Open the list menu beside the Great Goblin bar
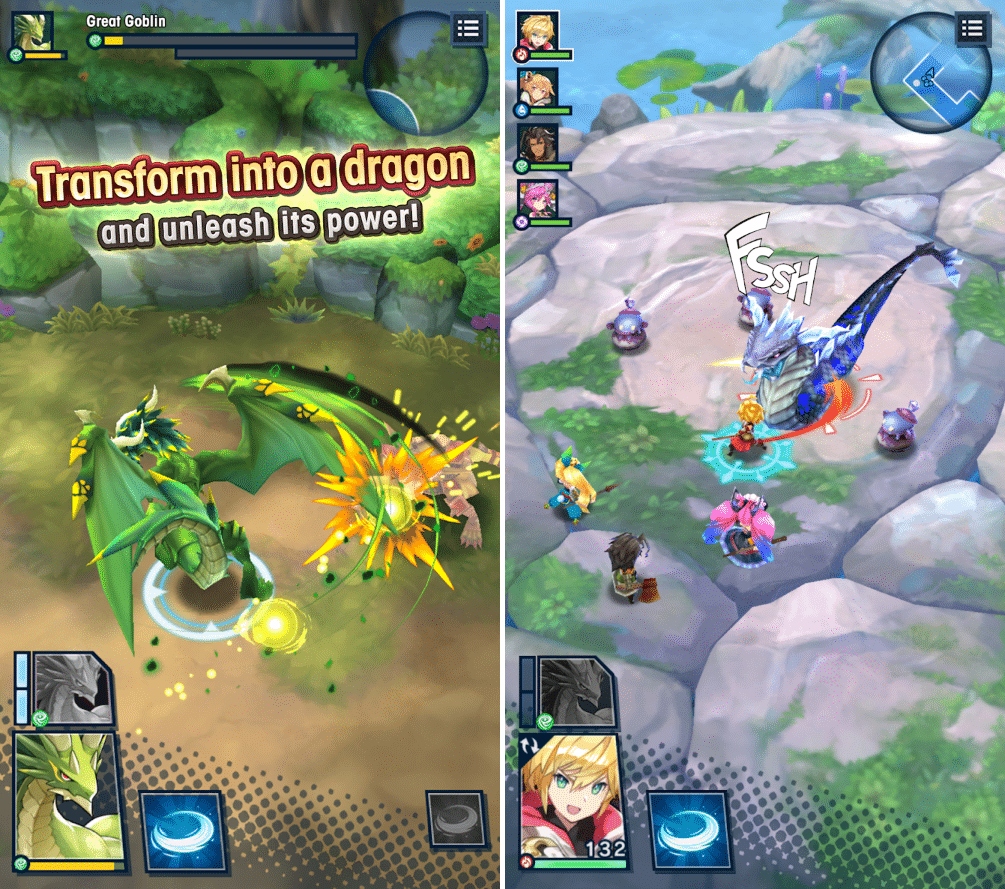The width and height of the screenshot is (1005, 889). 468,29
